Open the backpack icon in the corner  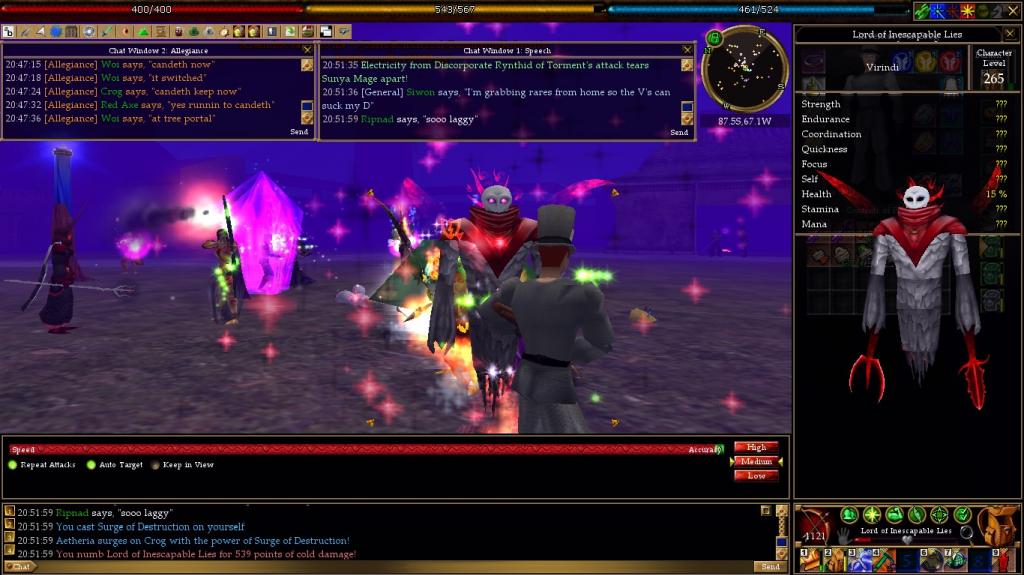[x=998, y=525]
